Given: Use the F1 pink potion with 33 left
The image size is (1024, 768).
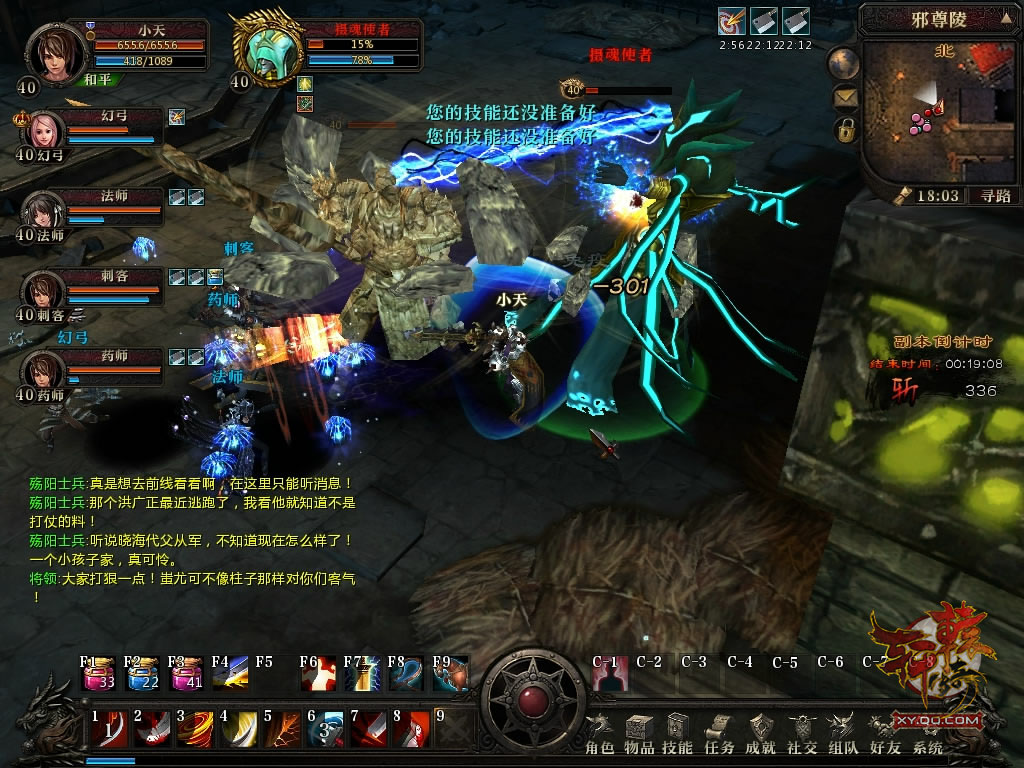Looking at the screenshot, I should coord(99,675).
